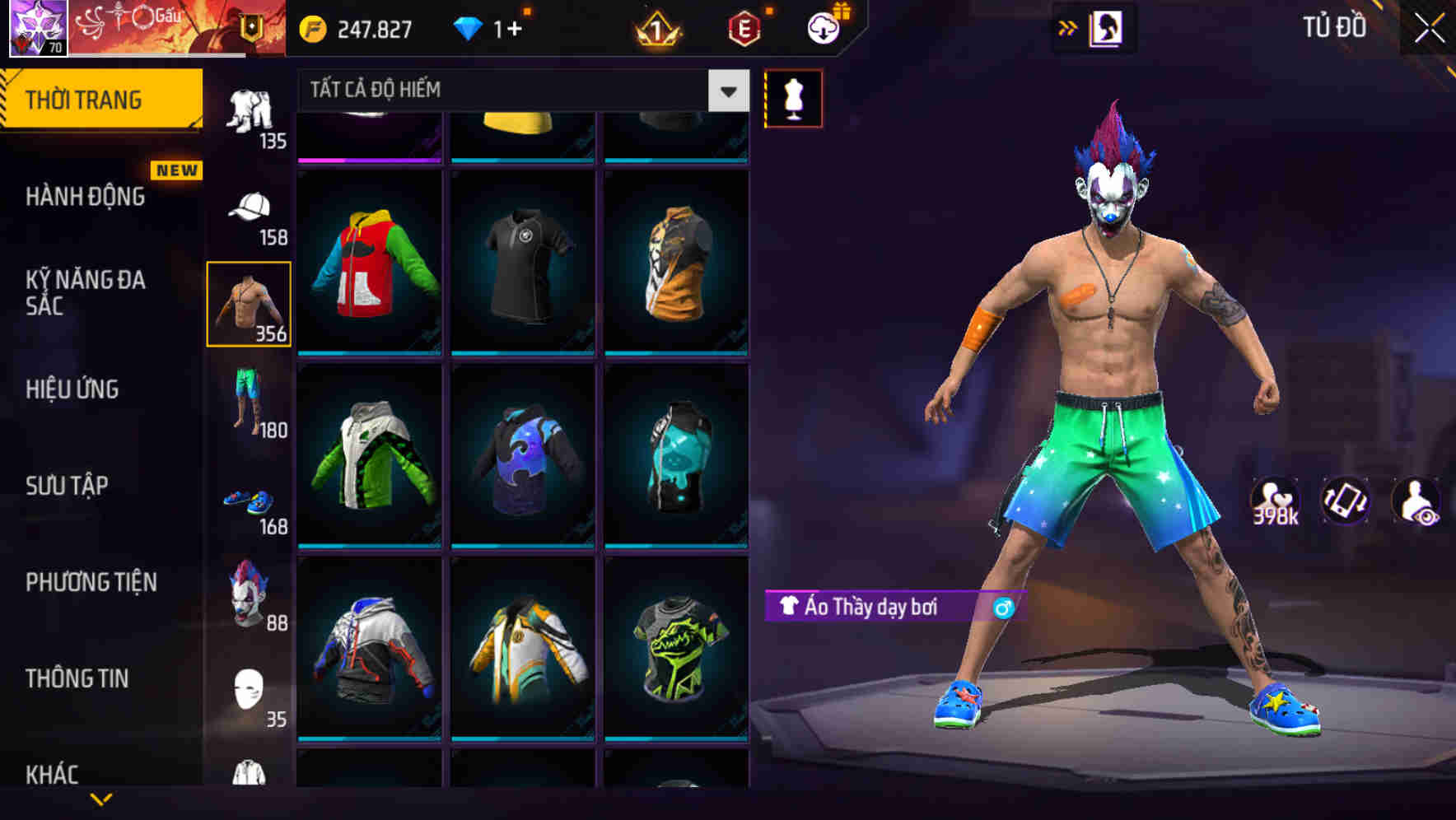The height and width of the screenshot is (820, 1456).
Task: Switch to the HÀNH ĐỘNG tab
Action: 82,196
